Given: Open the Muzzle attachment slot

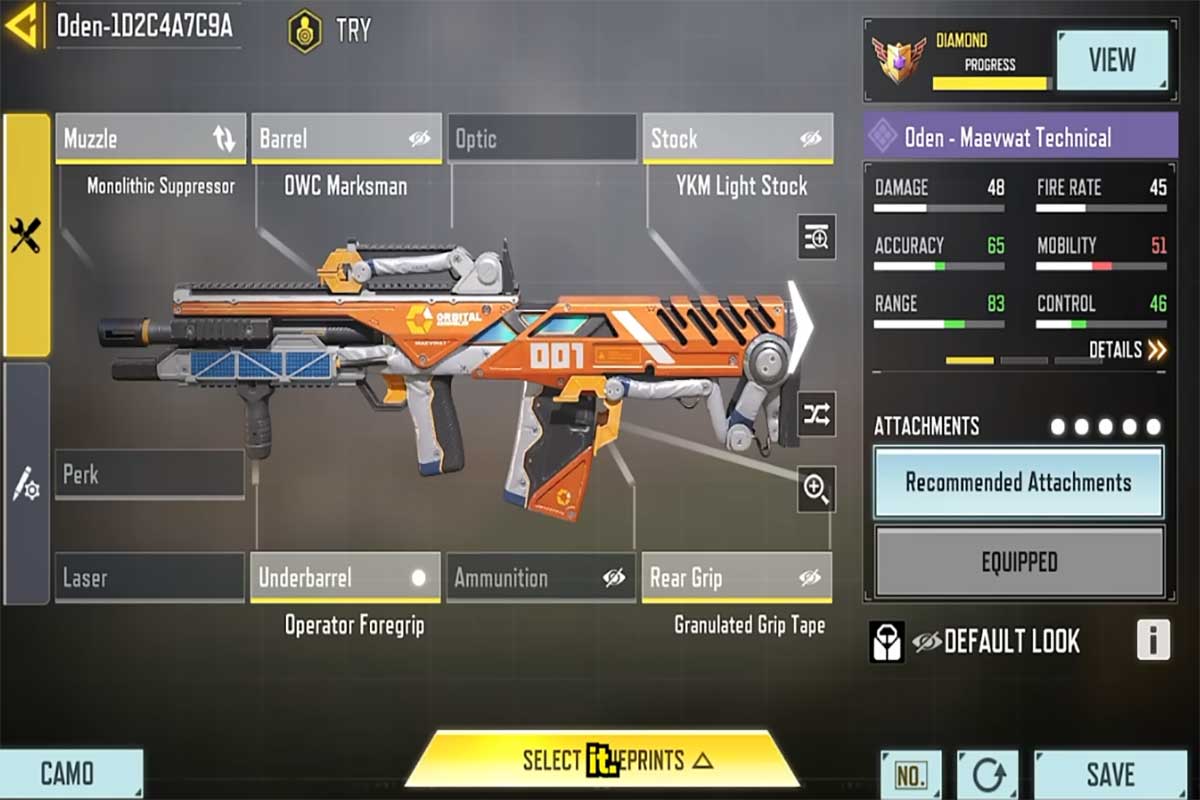Looking at the screenshot, I should click(150, 139).
